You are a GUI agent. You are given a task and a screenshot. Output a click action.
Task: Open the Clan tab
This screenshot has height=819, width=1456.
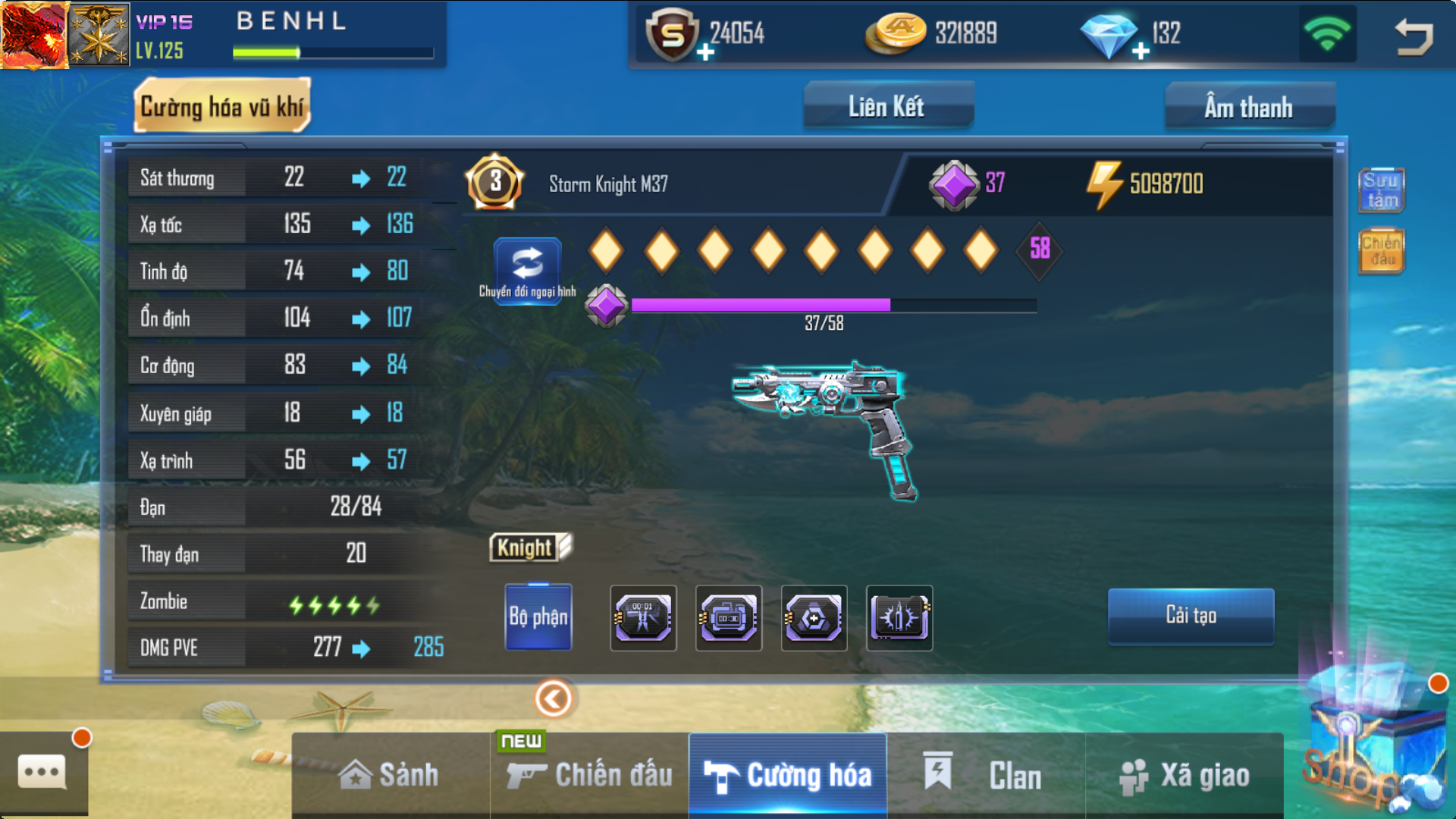[986, 775]
